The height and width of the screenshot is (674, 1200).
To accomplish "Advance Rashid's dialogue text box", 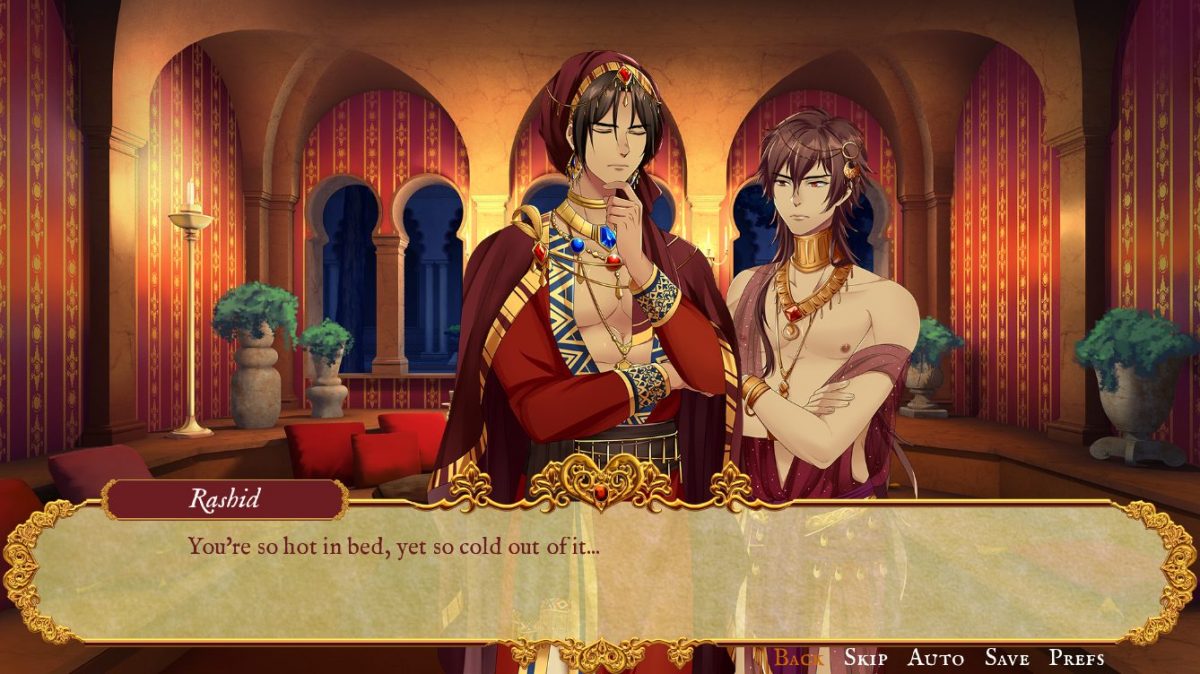I will (600, 575).
